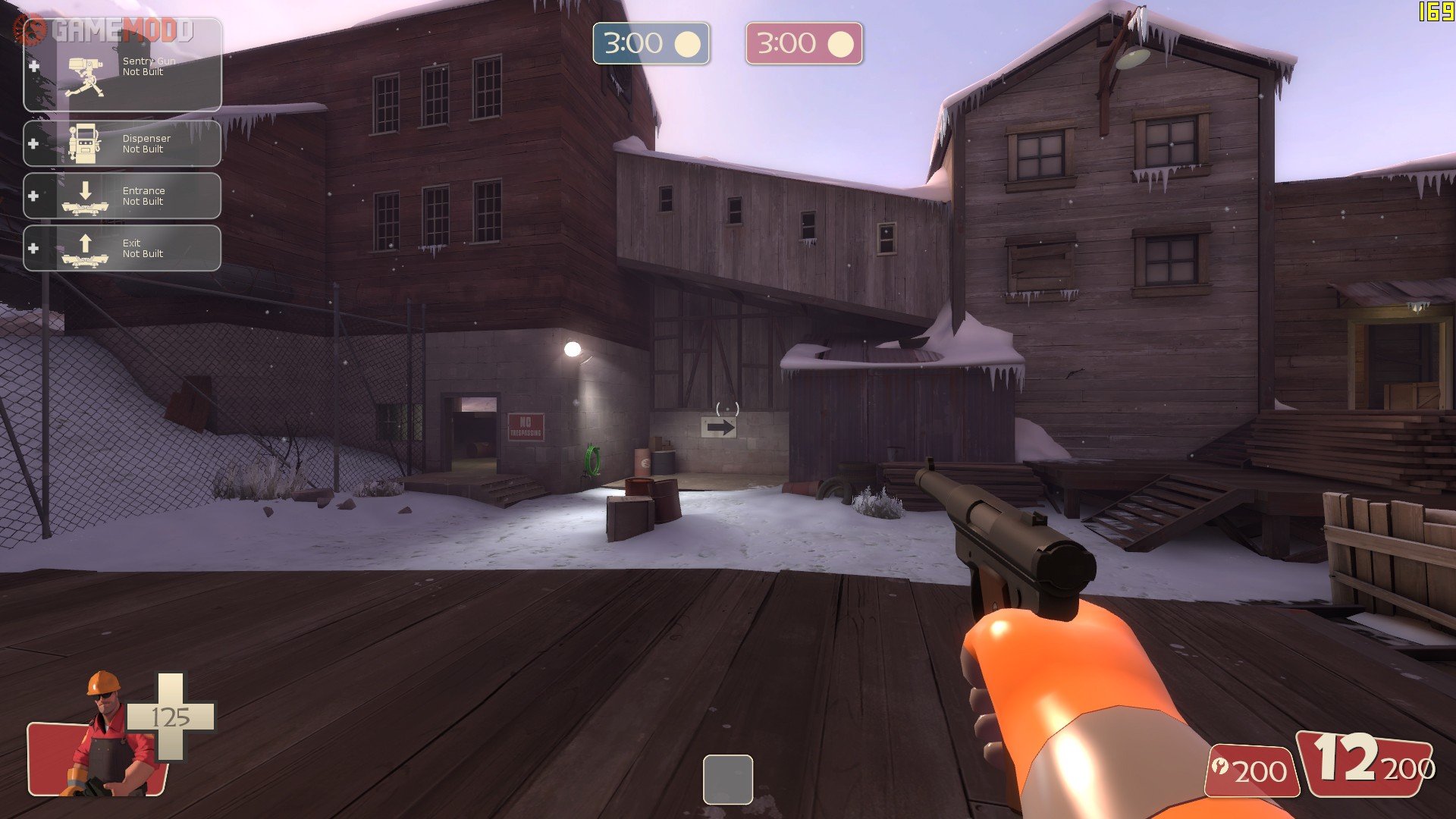Select the gray control point indicator
The width and height of the screenshot is (1456, 819).
[727, 779]
